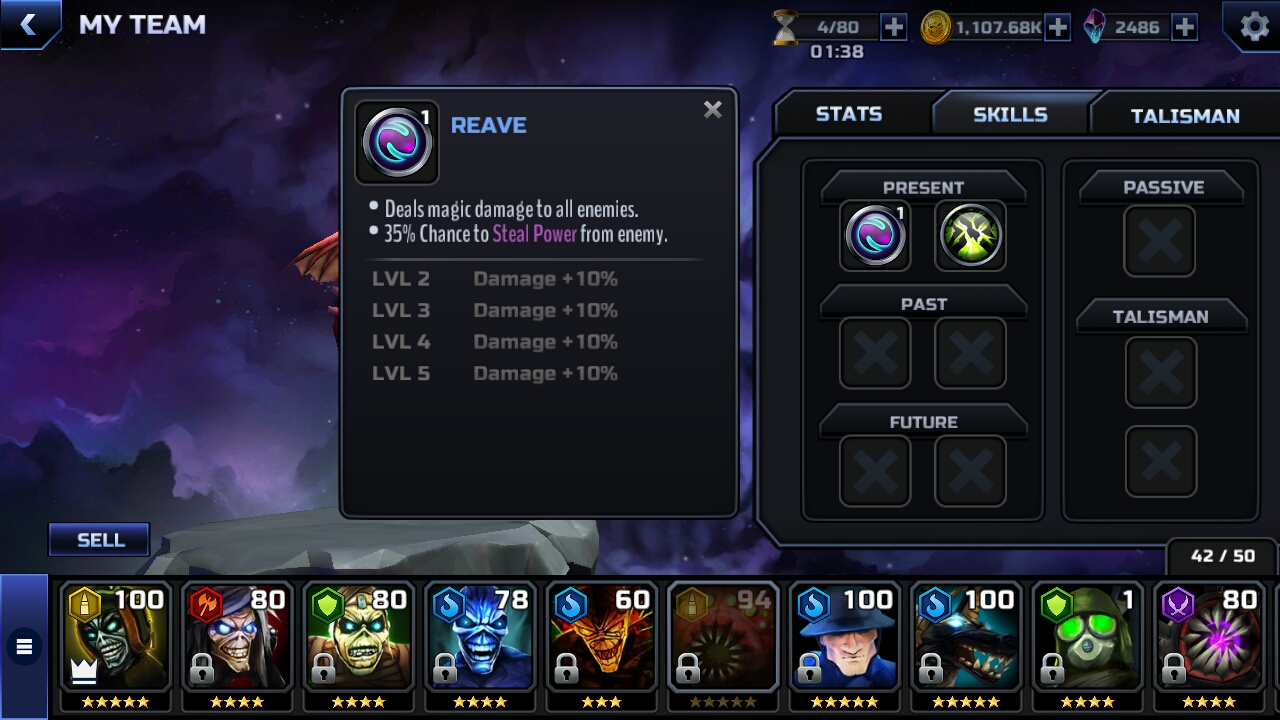Select the level 60 orange demon character
1280x720 pixels.
click(602, 640)
